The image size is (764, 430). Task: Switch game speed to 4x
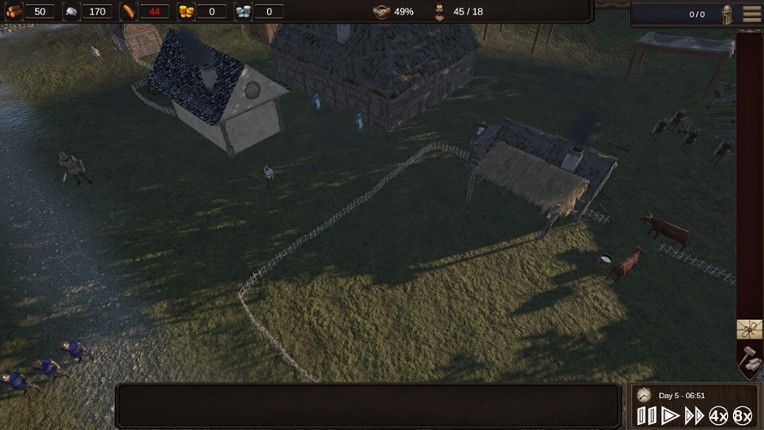coord(718,416)
